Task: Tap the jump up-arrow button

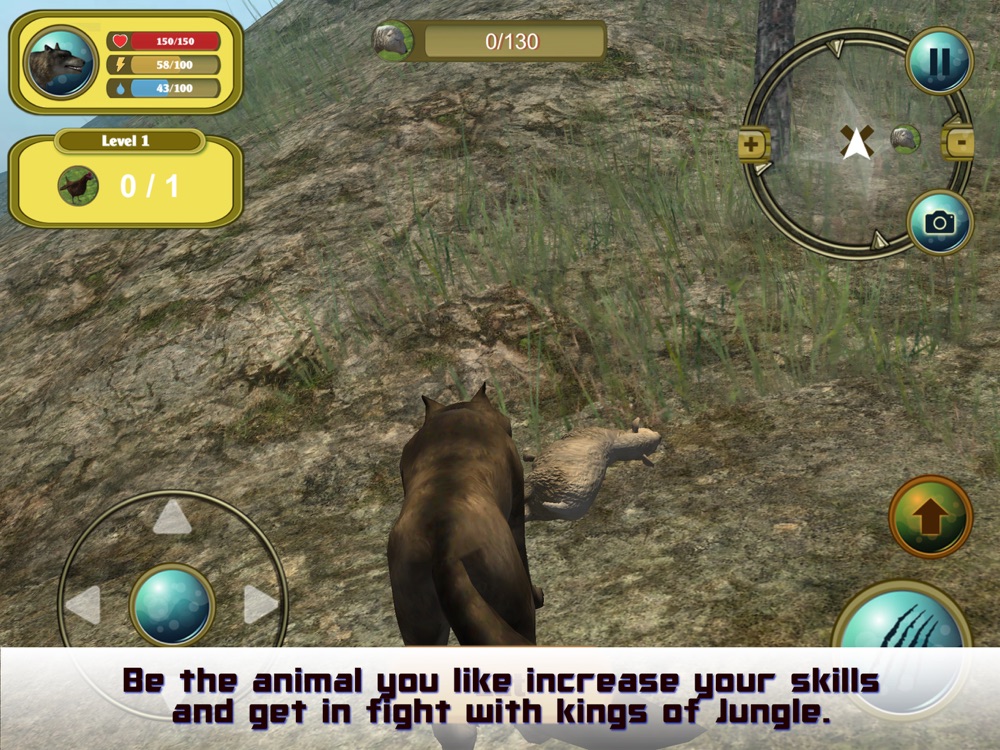Action: point(930,517)
